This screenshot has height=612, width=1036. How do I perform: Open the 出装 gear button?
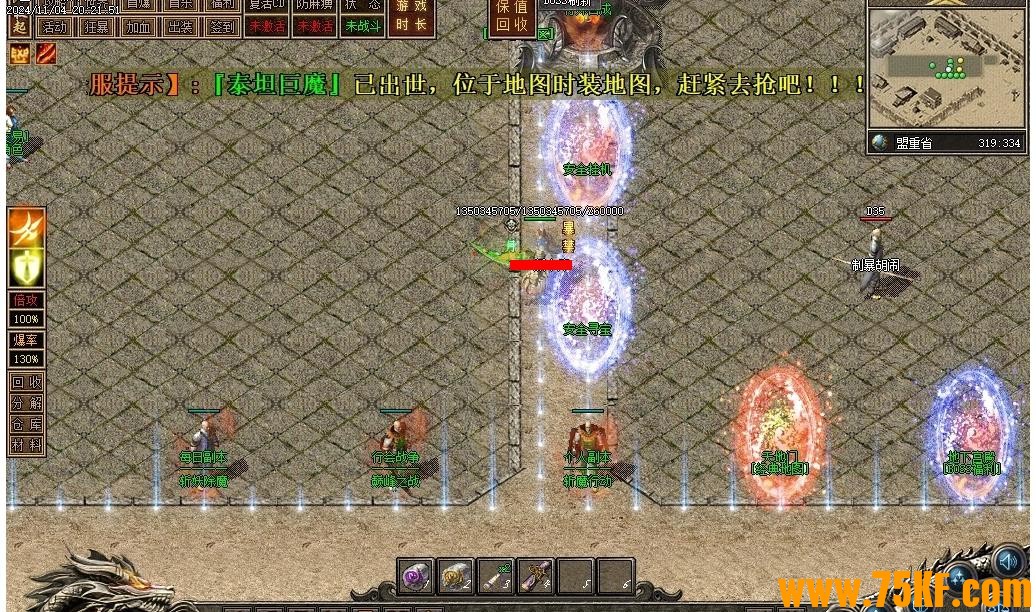point(180,27)
